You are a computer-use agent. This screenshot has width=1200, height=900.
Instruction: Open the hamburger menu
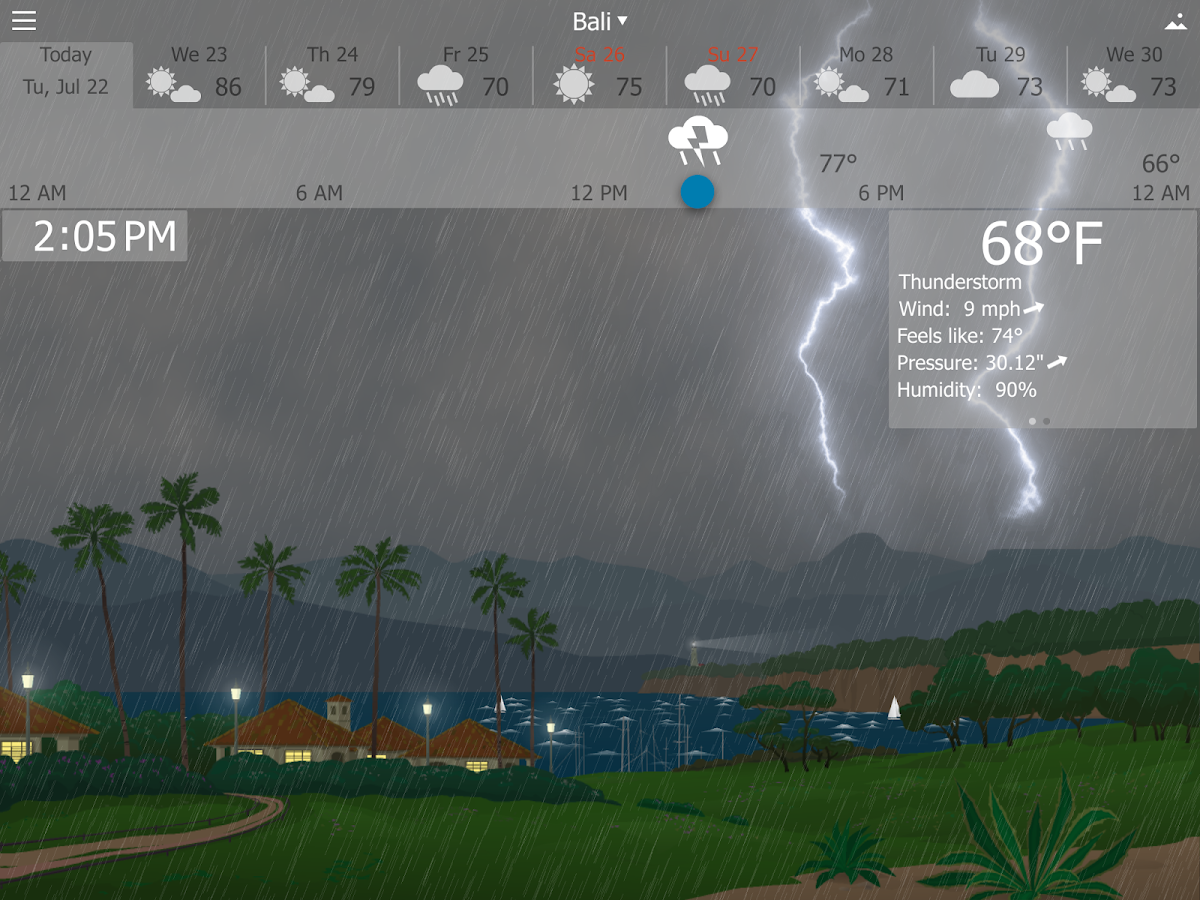(x=24, y=21)
